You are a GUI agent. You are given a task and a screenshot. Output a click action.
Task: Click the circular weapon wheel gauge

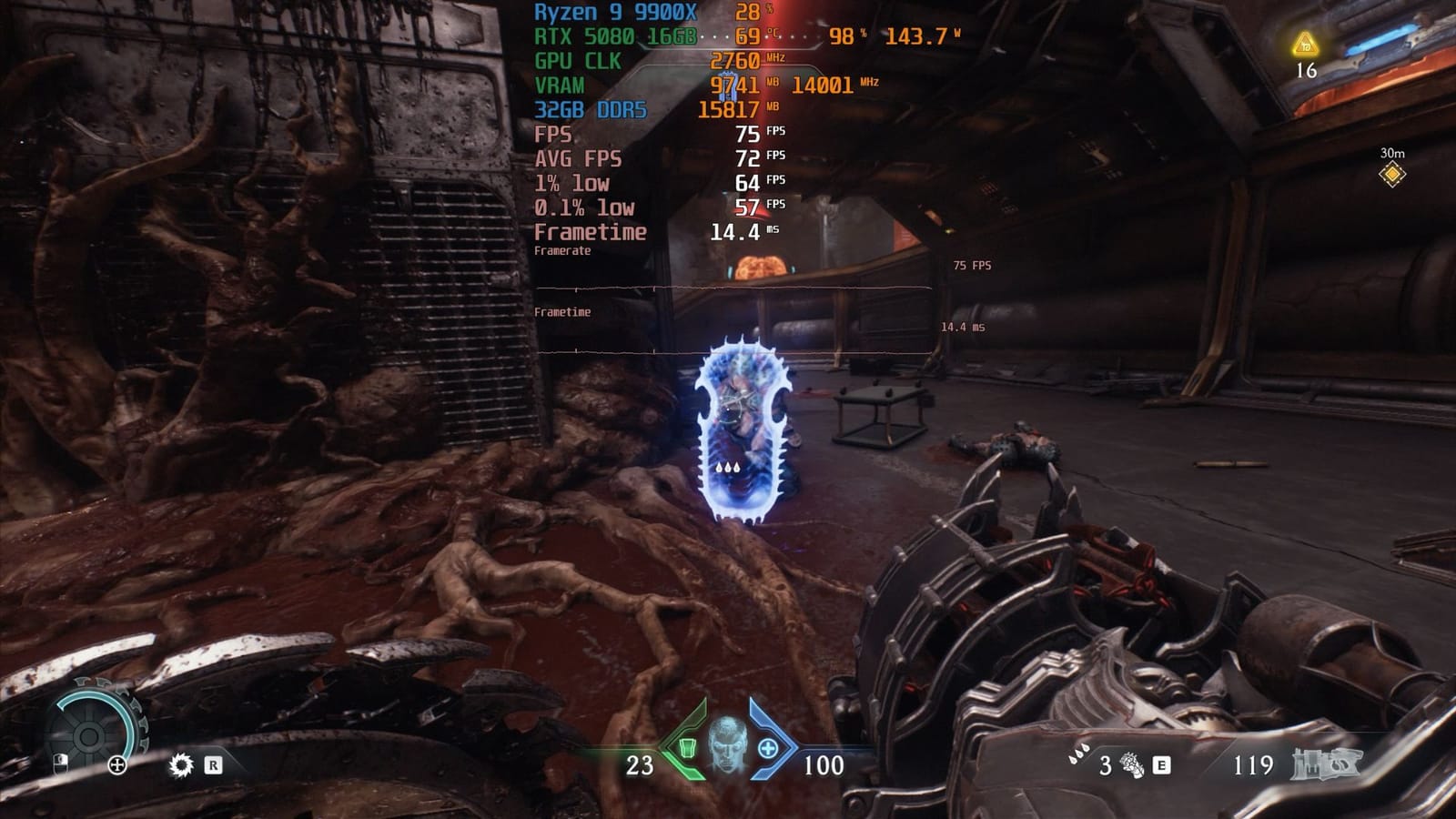[x=88, y=733]
